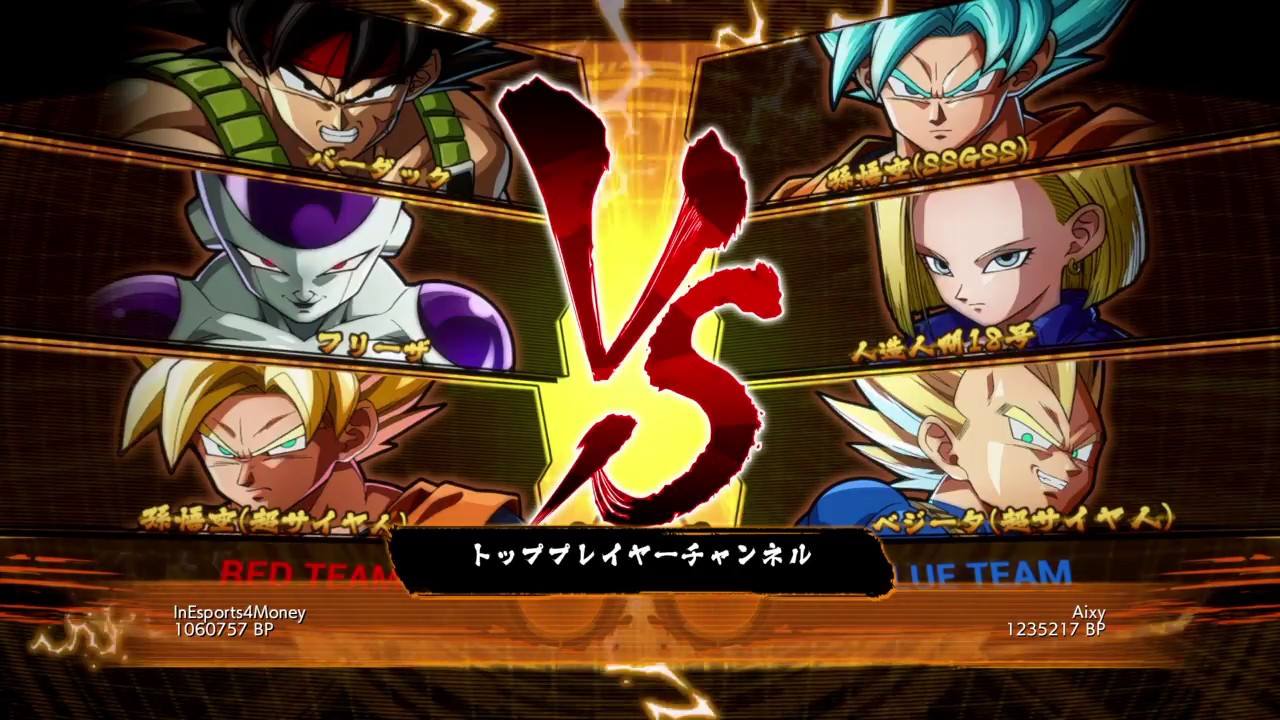Click the Aixy player name

pos(1089,612)
